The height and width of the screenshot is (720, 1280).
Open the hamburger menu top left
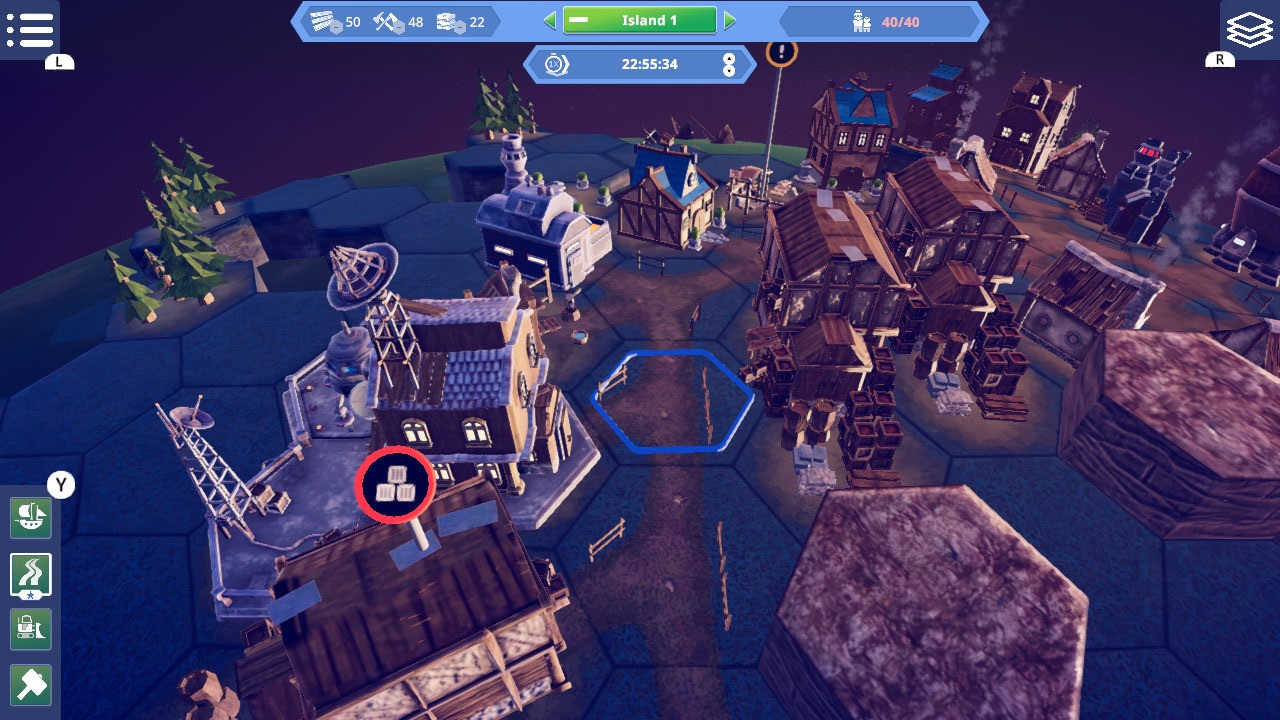(x=31, y=29)
